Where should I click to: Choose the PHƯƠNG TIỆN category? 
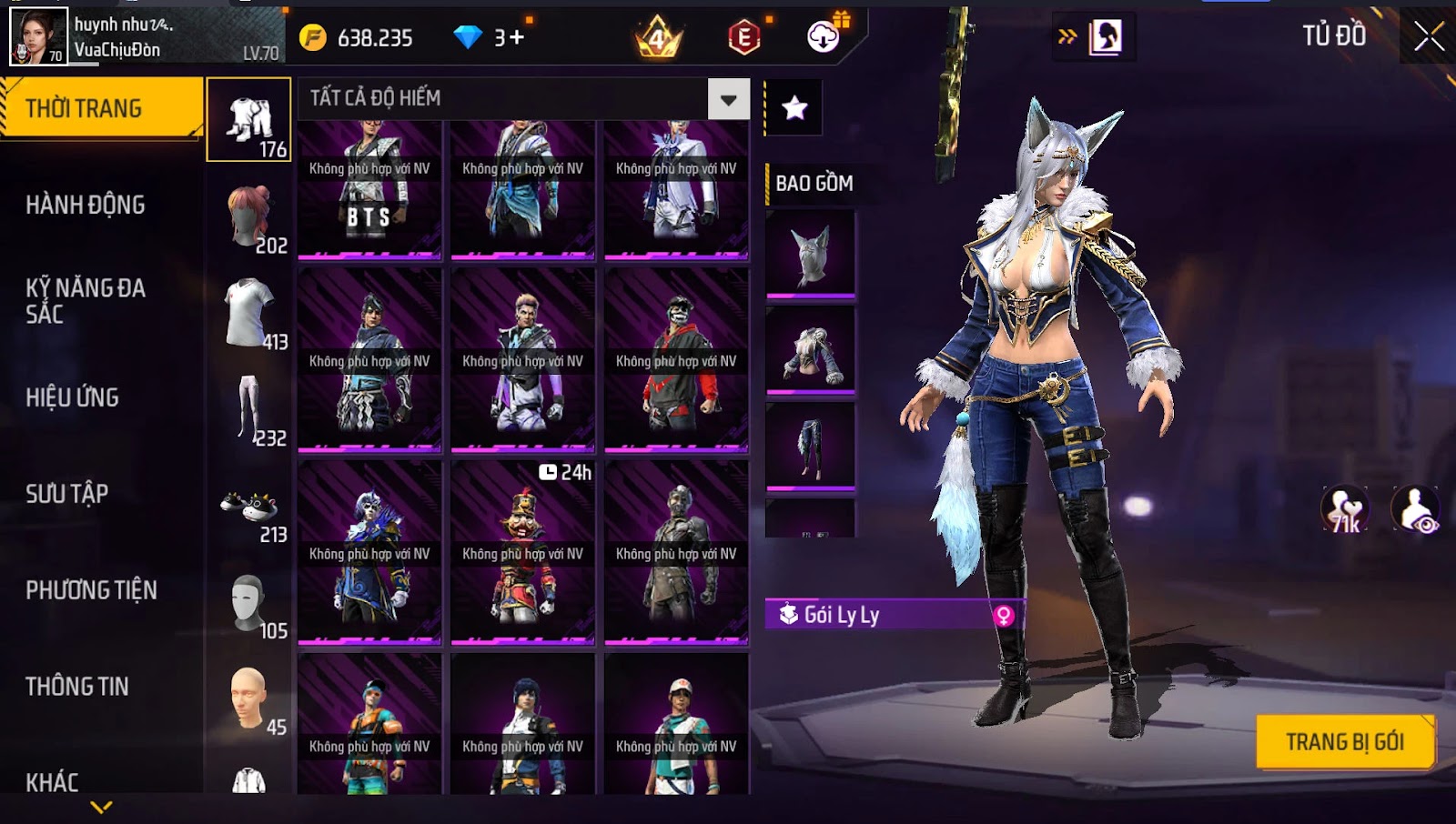click(91, 590)
